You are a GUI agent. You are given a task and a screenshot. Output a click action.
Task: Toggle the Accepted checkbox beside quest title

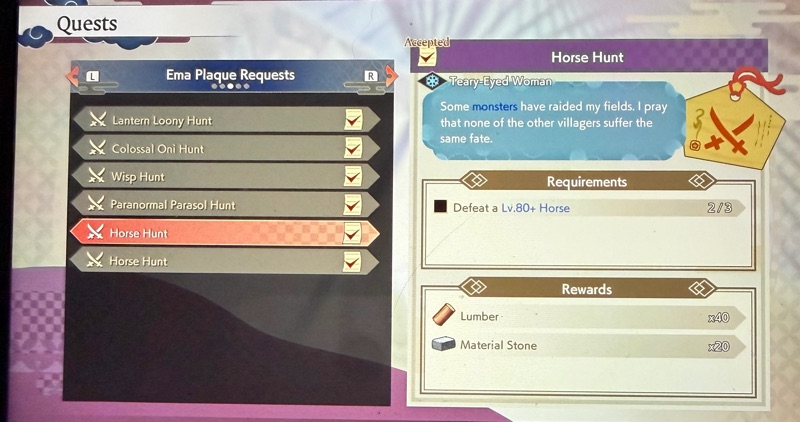pos(427,59)
